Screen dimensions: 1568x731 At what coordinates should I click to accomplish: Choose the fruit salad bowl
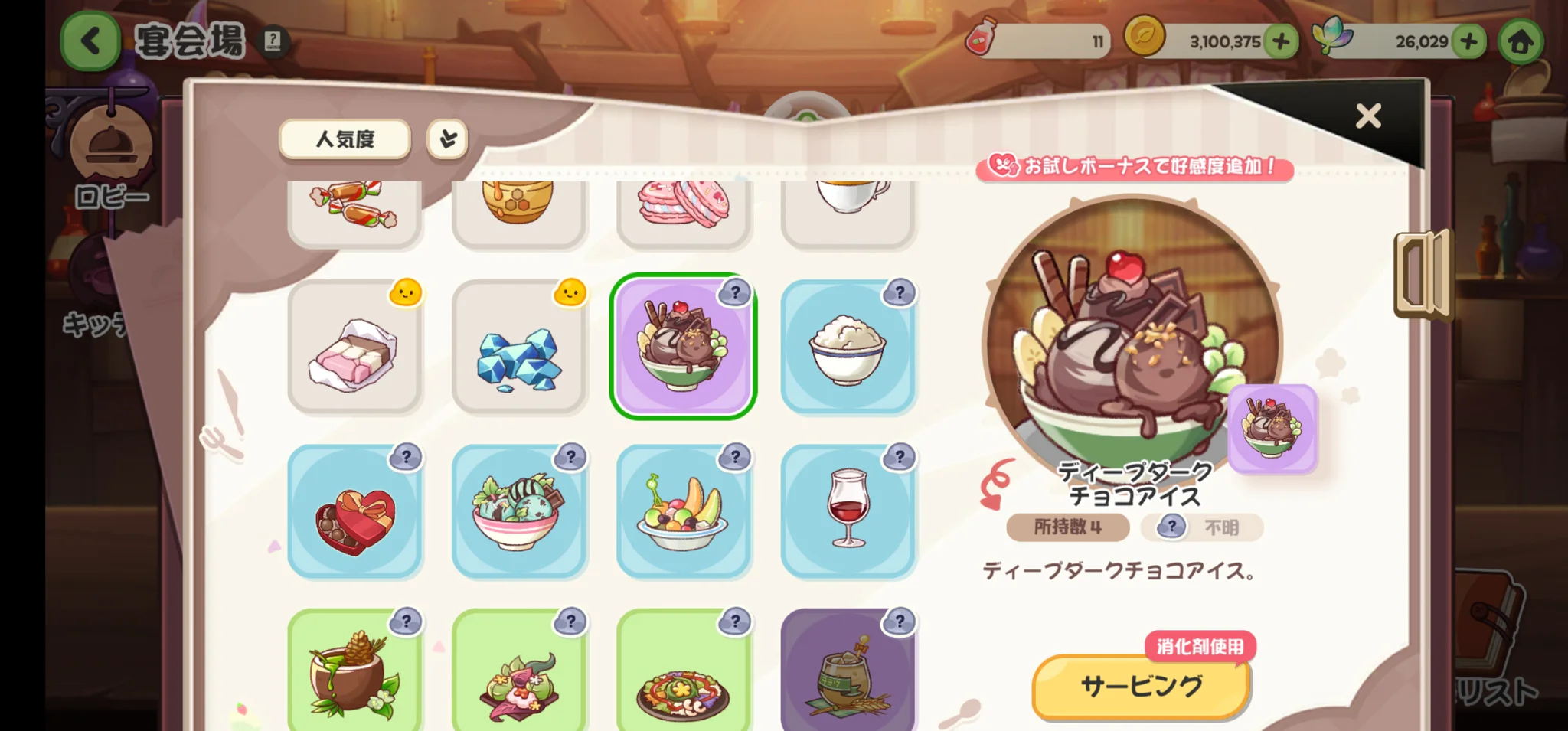683,511
